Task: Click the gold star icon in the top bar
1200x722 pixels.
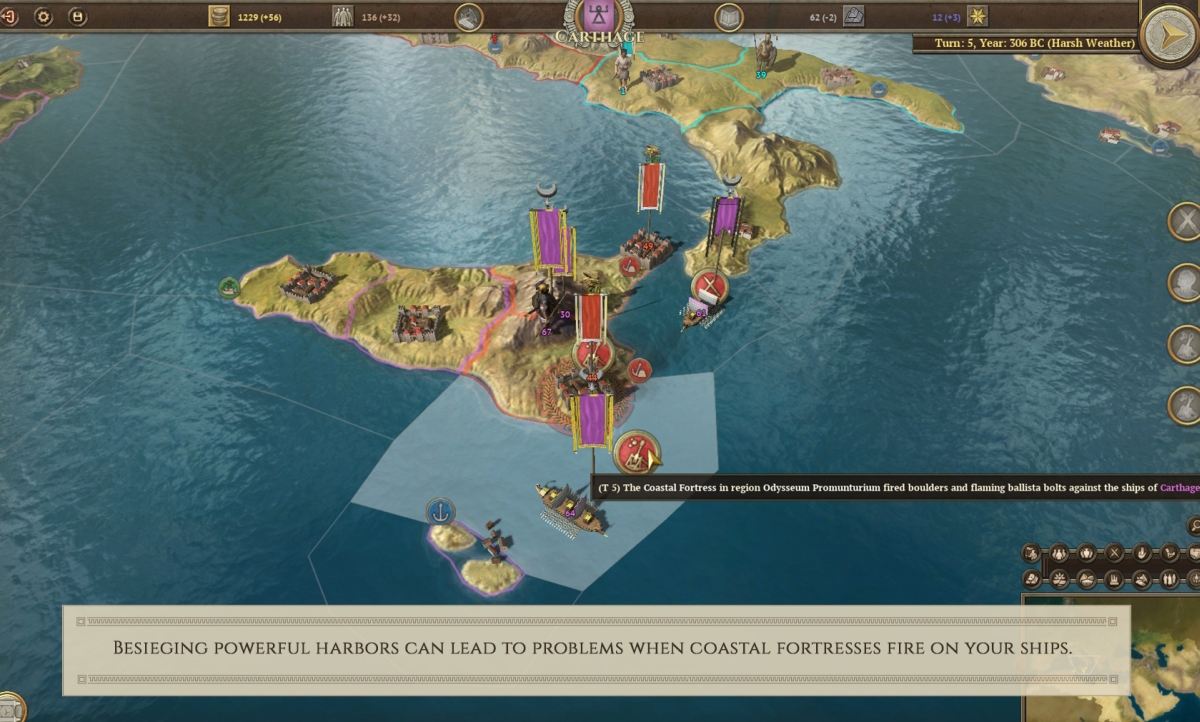Action: [x=977, y=16]
